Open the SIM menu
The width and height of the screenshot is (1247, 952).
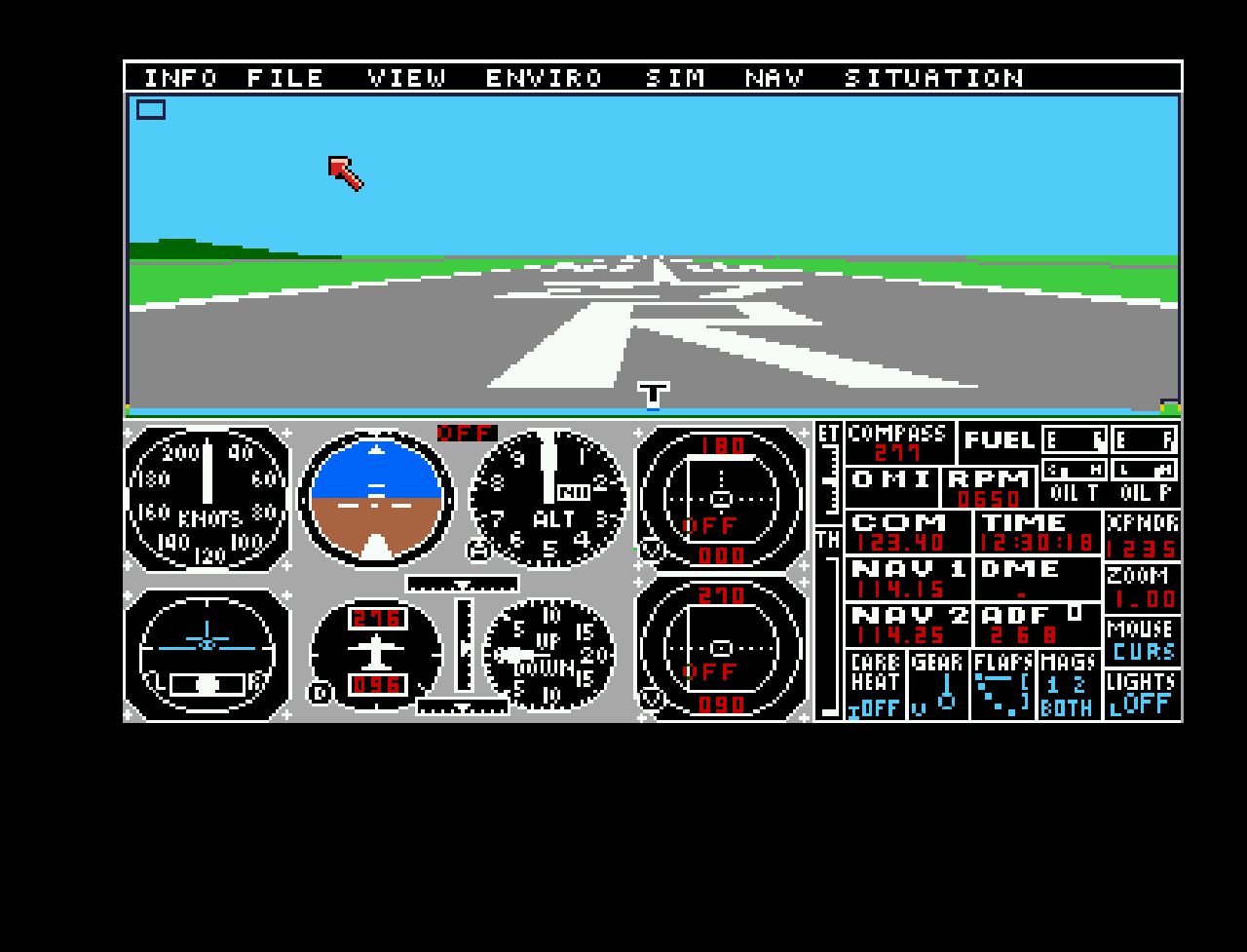point(675,78)
